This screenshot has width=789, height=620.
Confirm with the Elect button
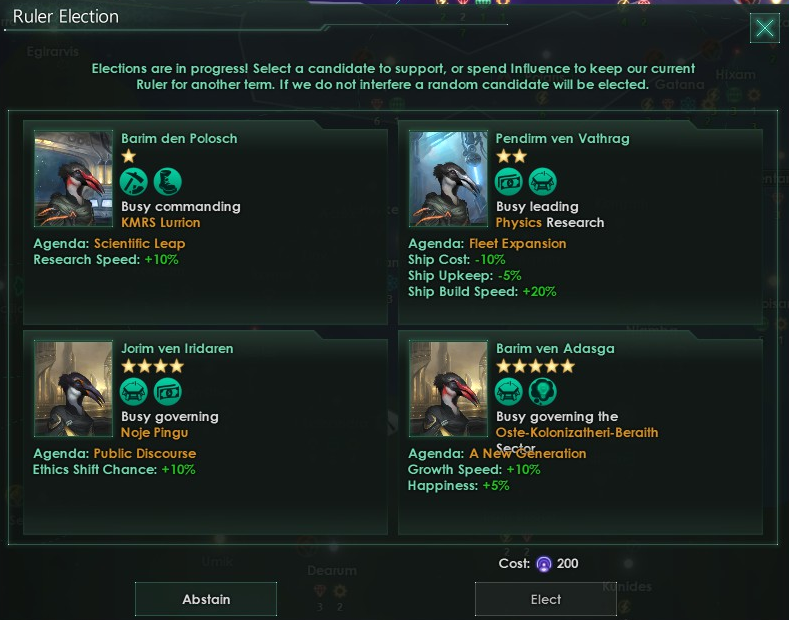545,599
